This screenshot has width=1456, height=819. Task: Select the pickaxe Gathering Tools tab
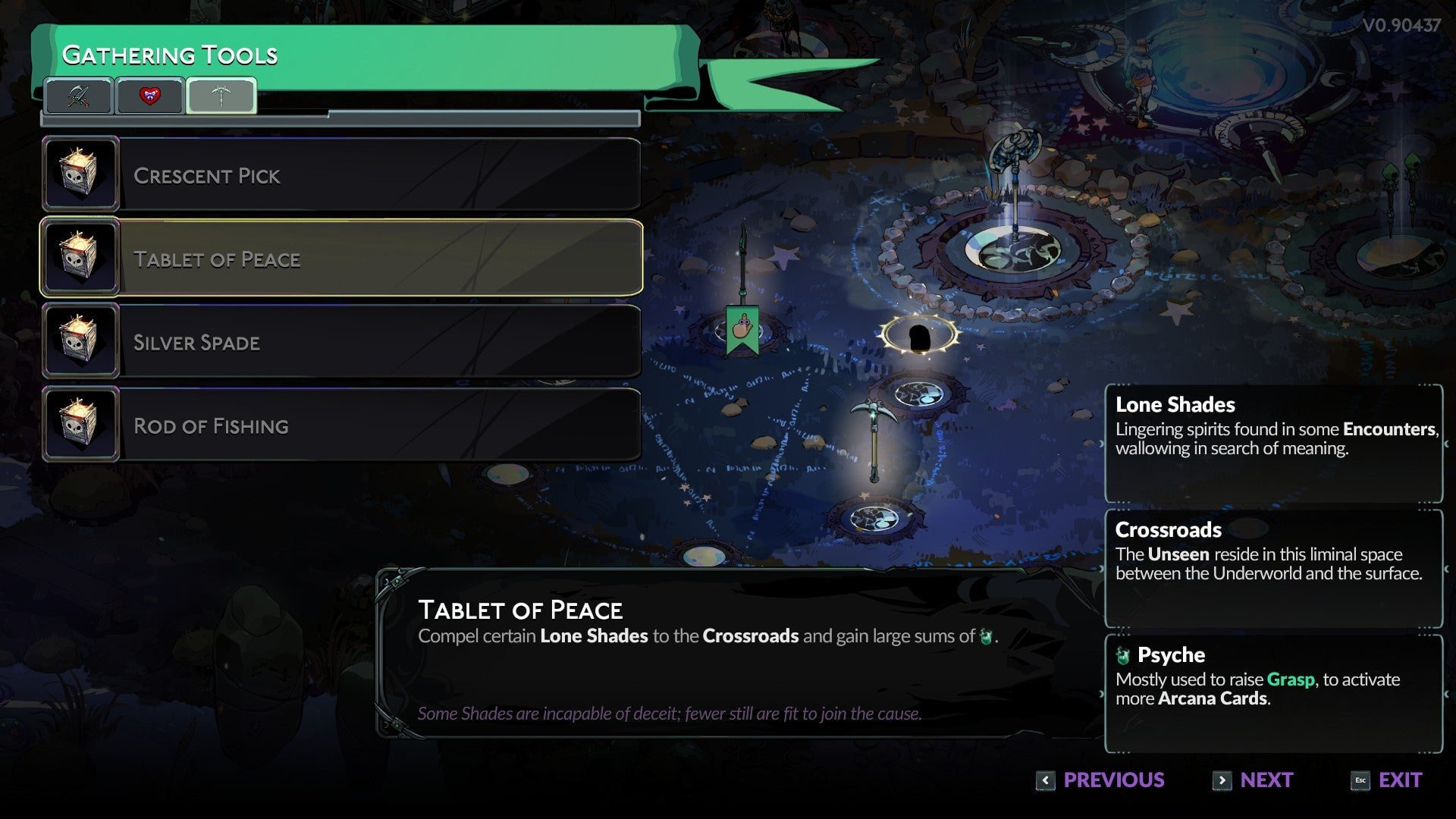220,96
